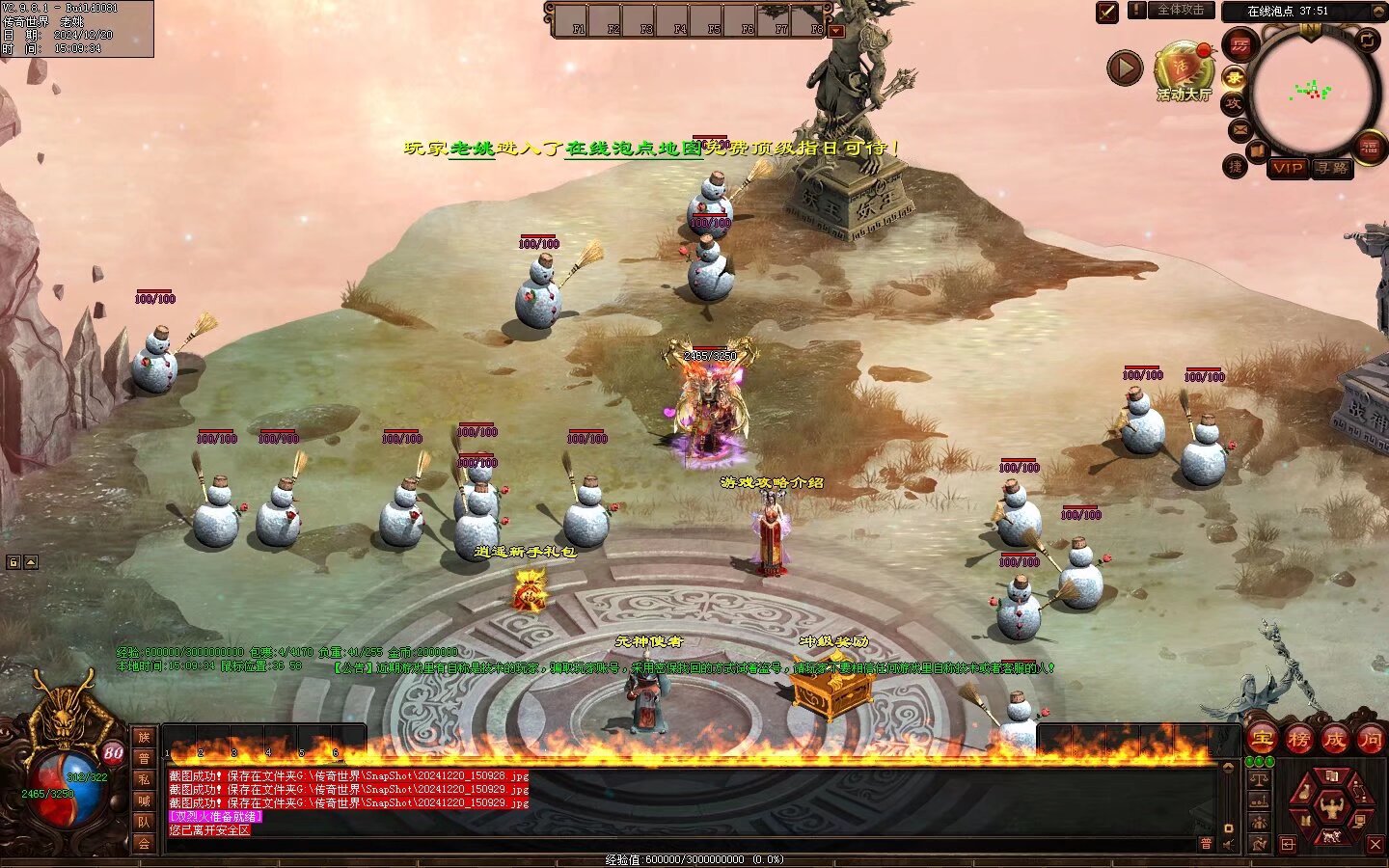Switch to the 私 private chat channel
The height and width of the screenshot is (868, 1389).
click(144, 779)
